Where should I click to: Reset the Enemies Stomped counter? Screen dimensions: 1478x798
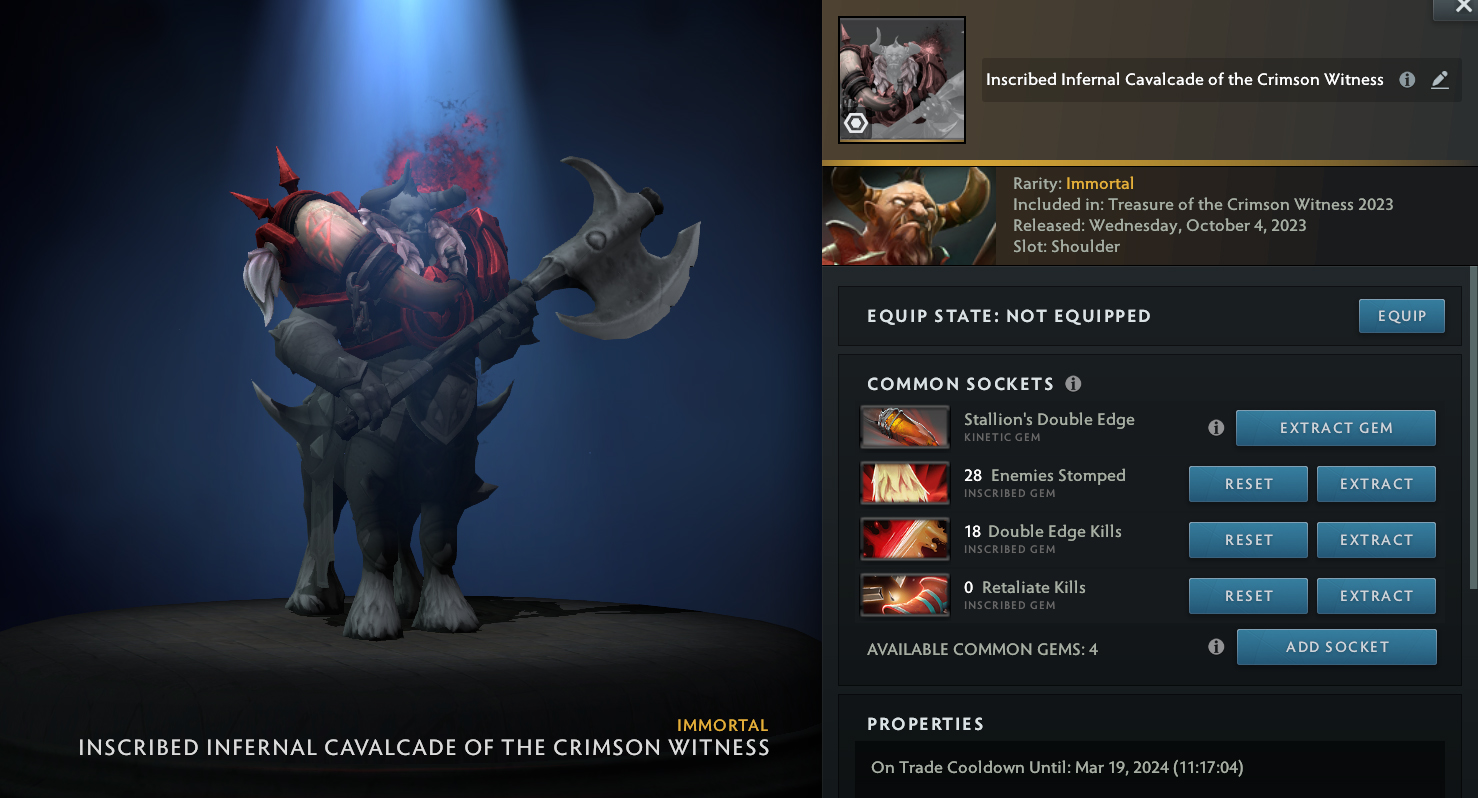(1248, 484)
